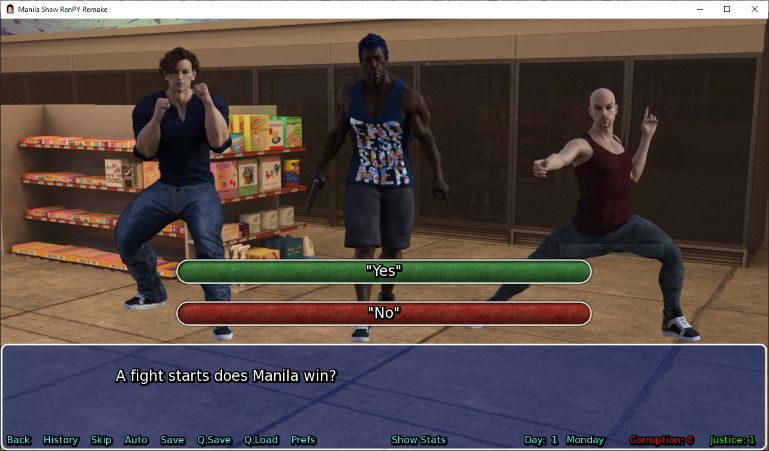Screen dimensions: 769x451
Task: Choose the green "Yes" answer
Action: (383, 271)
